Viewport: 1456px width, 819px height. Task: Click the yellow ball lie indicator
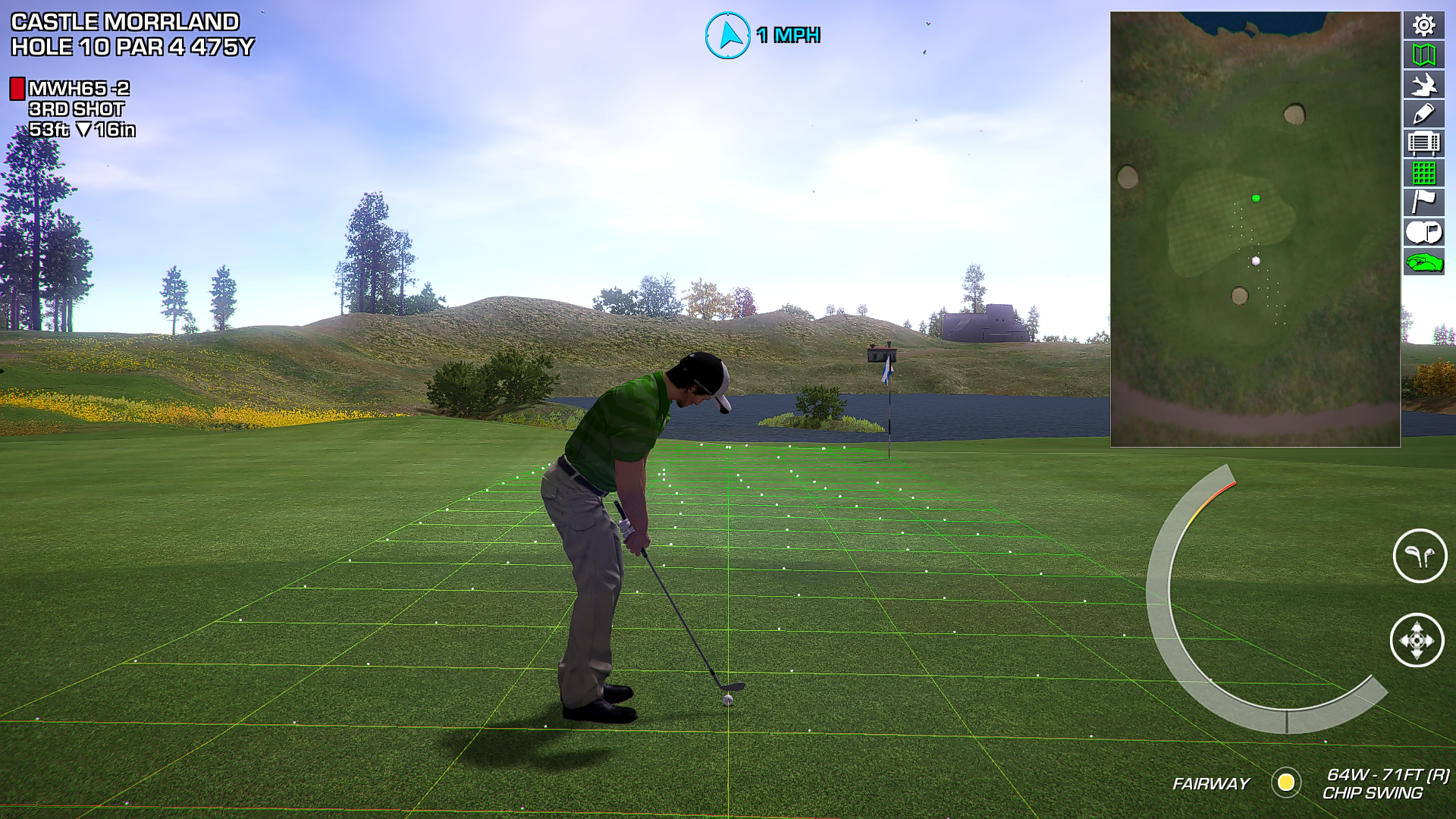(1286, 783)
